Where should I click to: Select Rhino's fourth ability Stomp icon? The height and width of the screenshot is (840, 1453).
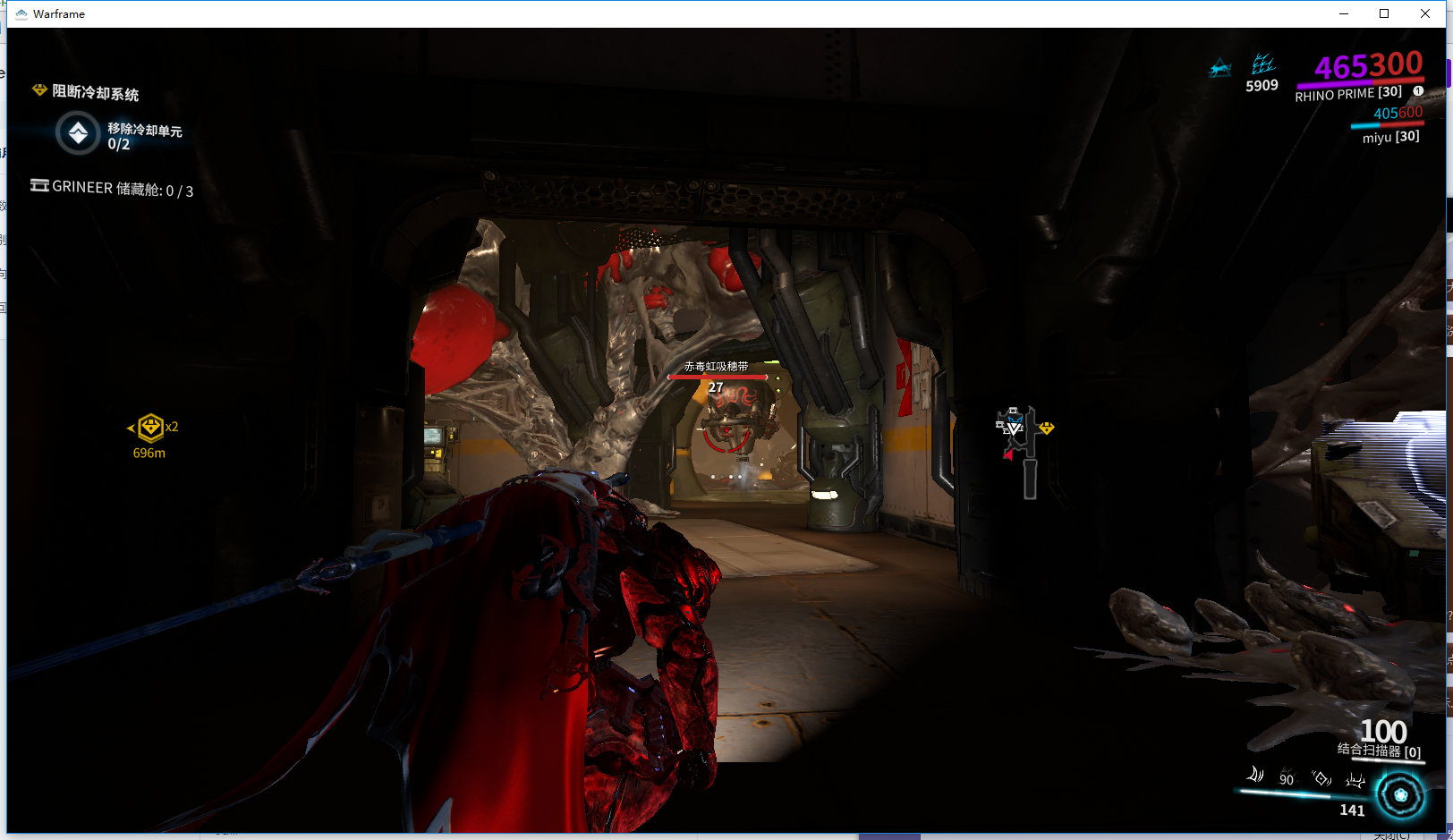click(x=1354, y=780)
